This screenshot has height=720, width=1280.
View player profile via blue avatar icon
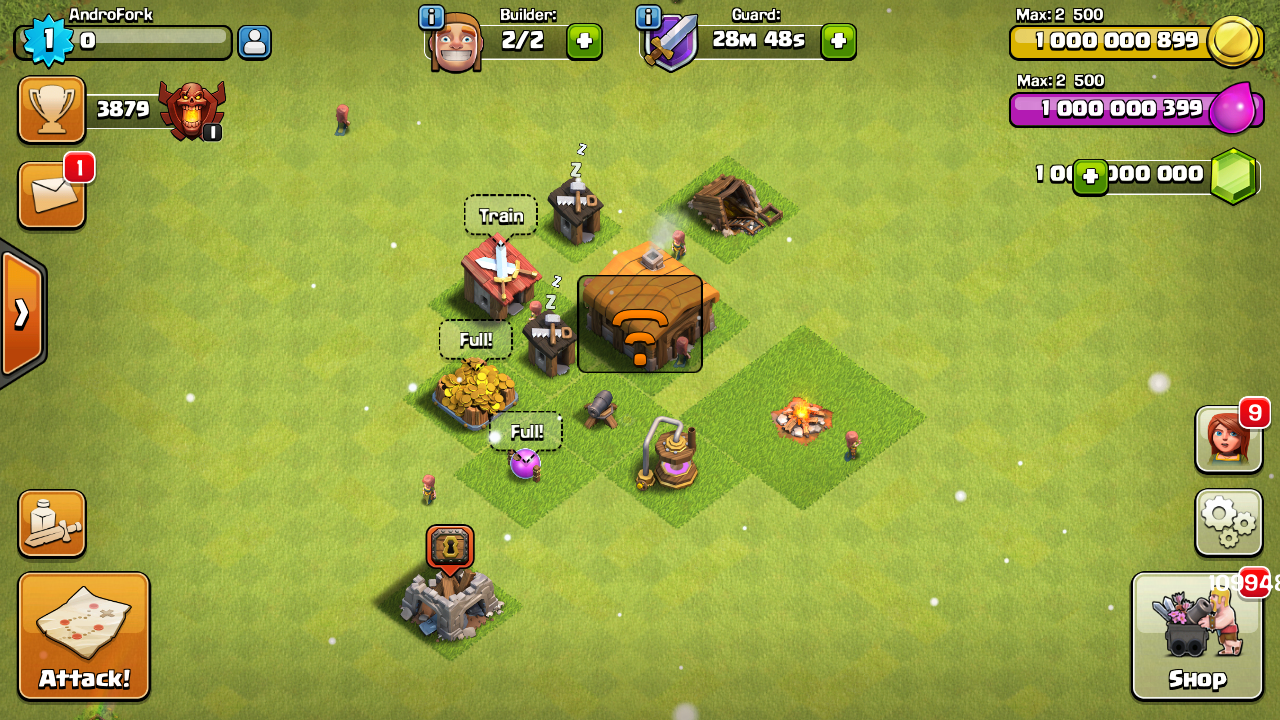pos(254,42)
